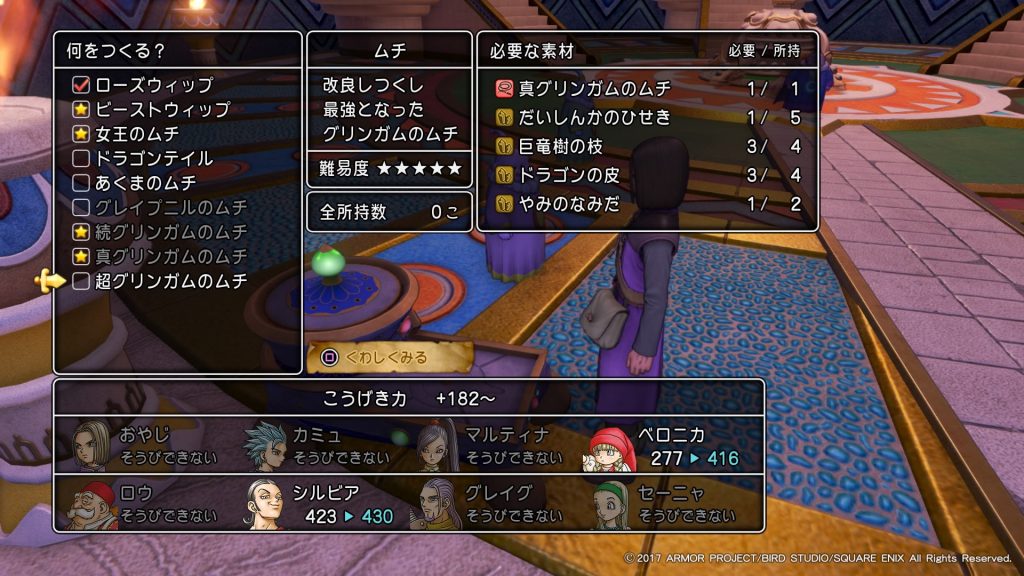Select セーニャ's party portrait
Viewport: 1024px width, 576px height.
(x=613, y=505)
